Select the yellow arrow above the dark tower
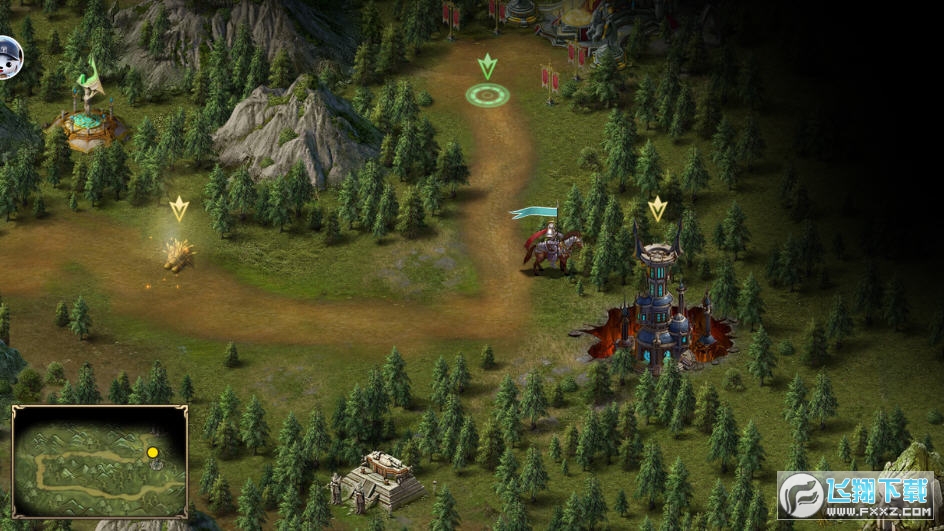 (657, 209)
